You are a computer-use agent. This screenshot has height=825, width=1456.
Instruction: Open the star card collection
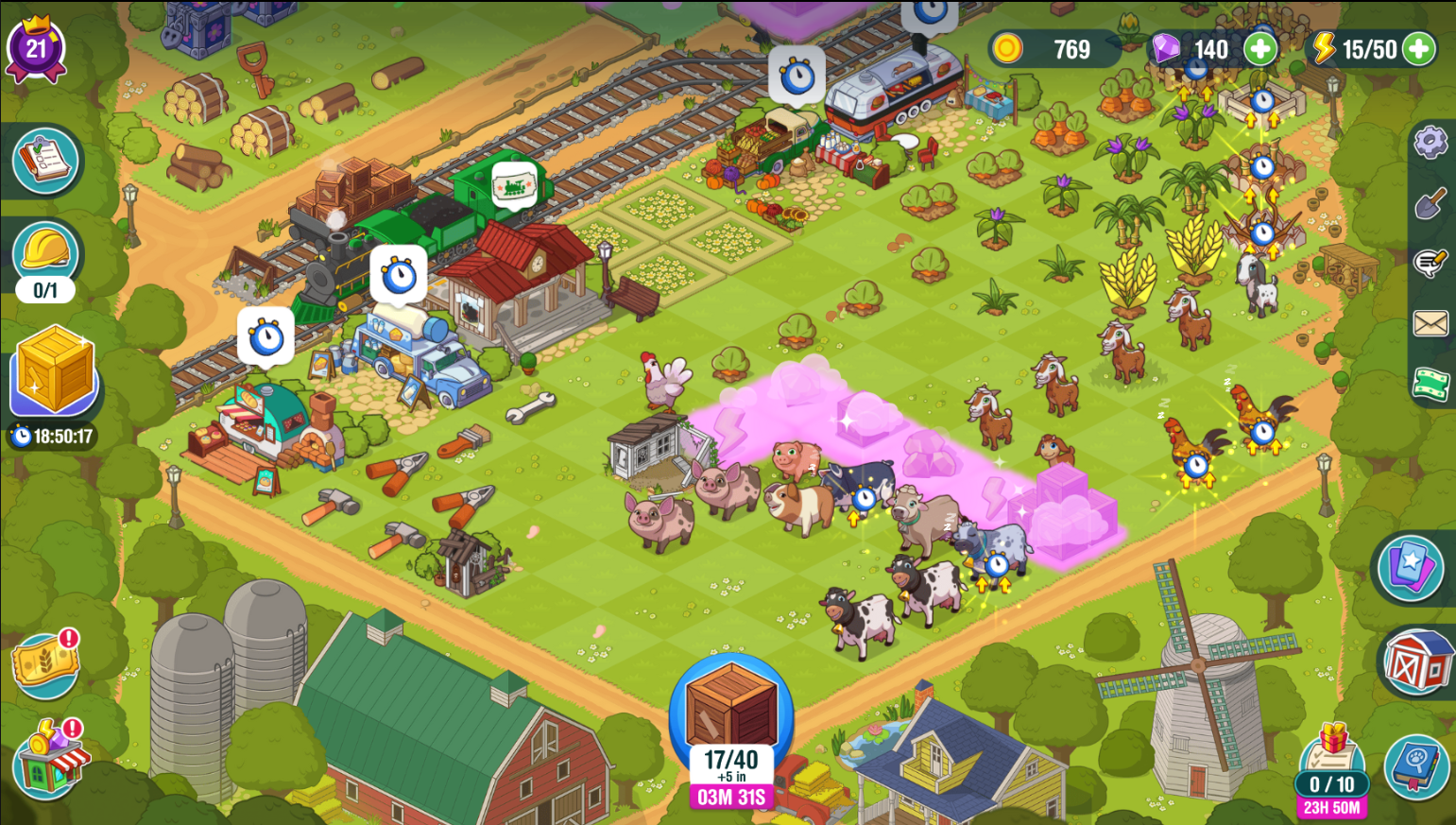tap(1410, 568)
